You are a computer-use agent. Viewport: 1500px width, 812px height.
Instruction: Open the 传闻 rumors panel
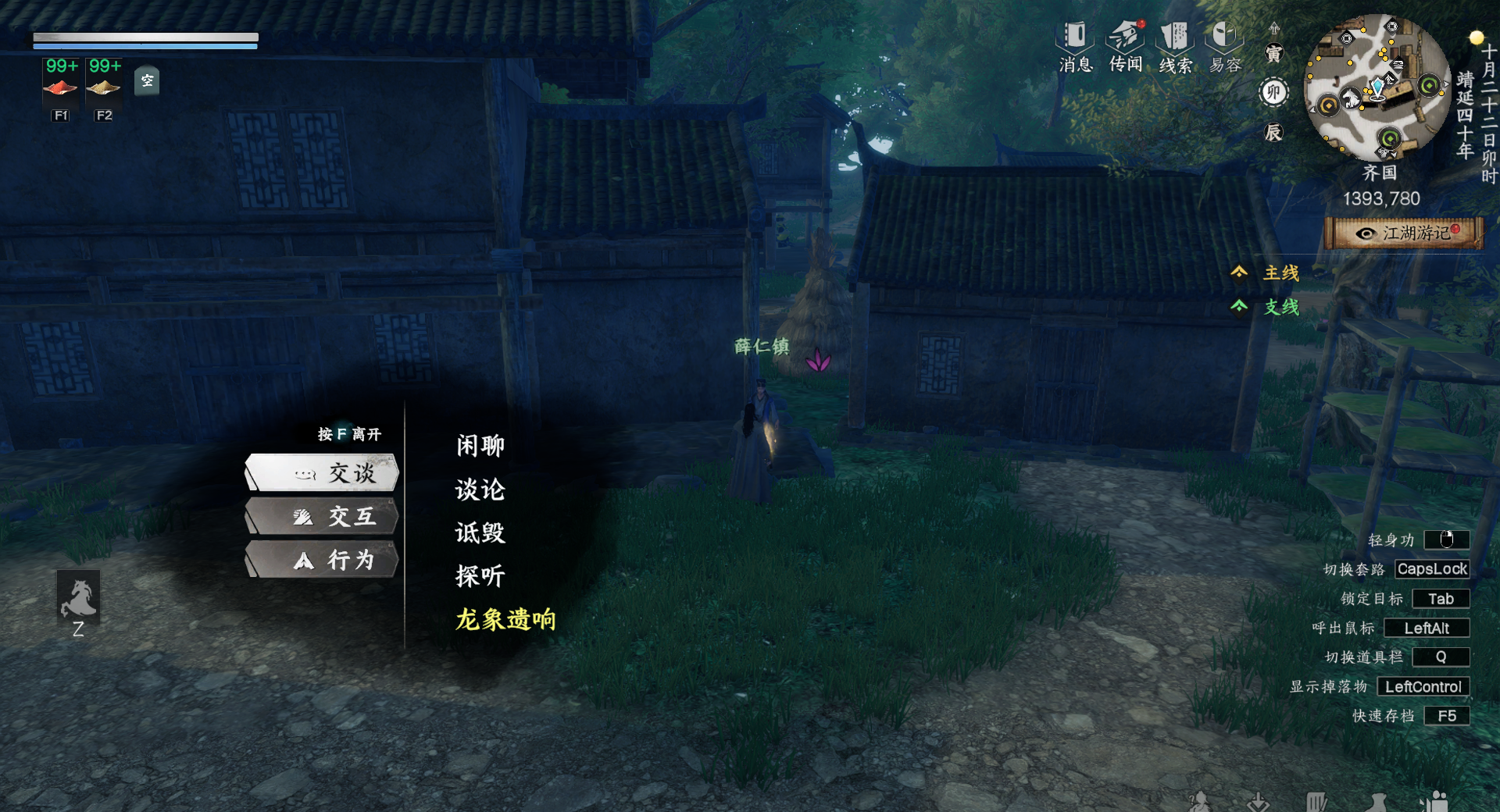click(x=1126, y=45)
